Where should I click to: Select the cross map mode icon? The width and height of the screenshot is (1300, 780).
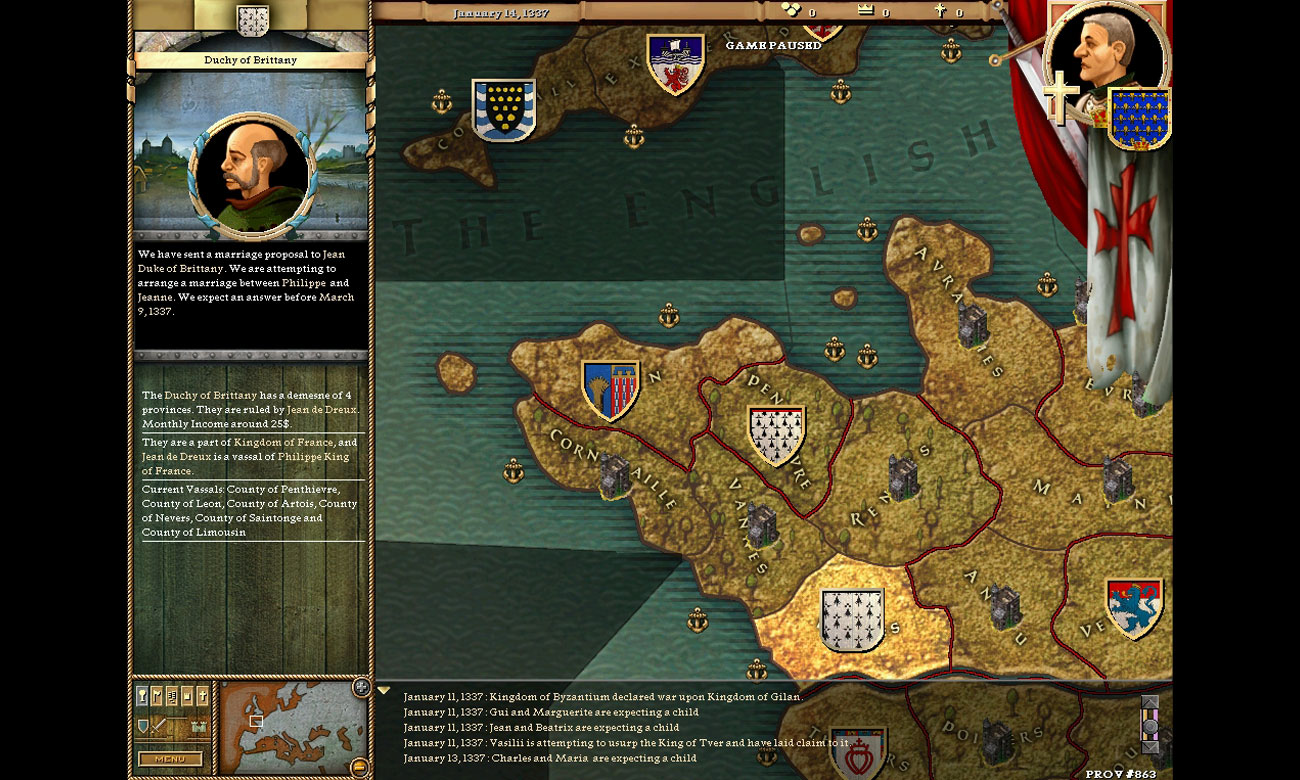click(x=201, y=695)
